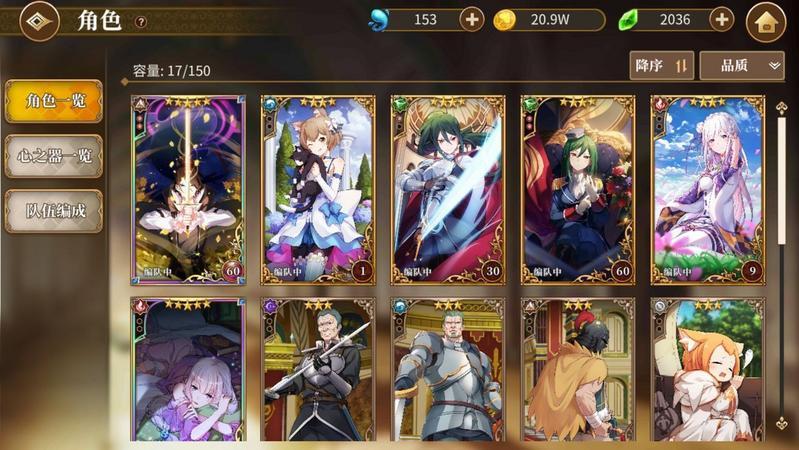Select the sleeping pink-haired girl card

pos(189,370)
